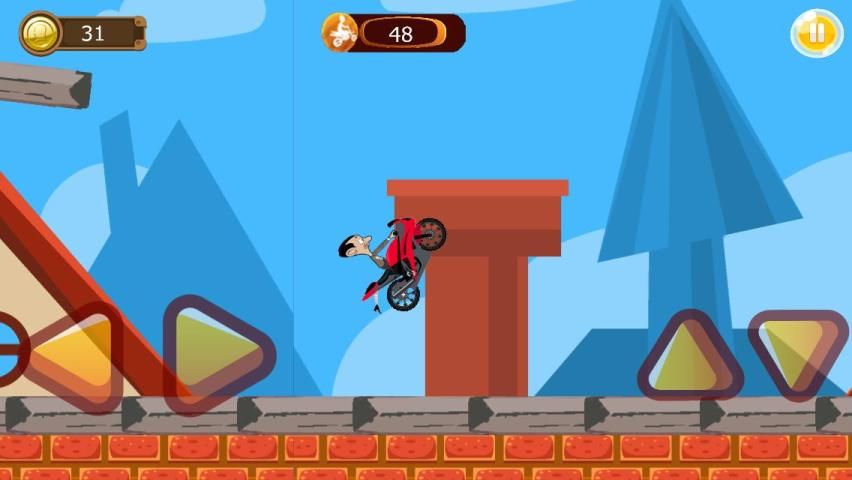
Task: Tap the left-pointing arrow control
Action: (x=72, y=354)
